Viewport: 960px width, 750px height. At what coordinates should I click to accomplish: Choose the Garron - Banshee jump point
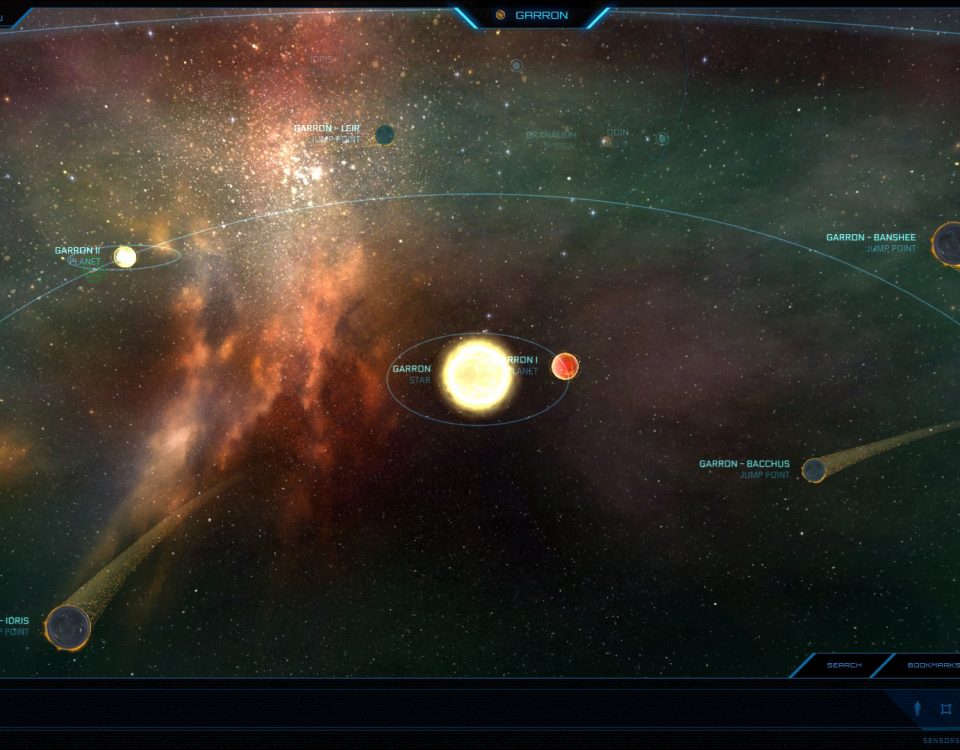(948, 244)
